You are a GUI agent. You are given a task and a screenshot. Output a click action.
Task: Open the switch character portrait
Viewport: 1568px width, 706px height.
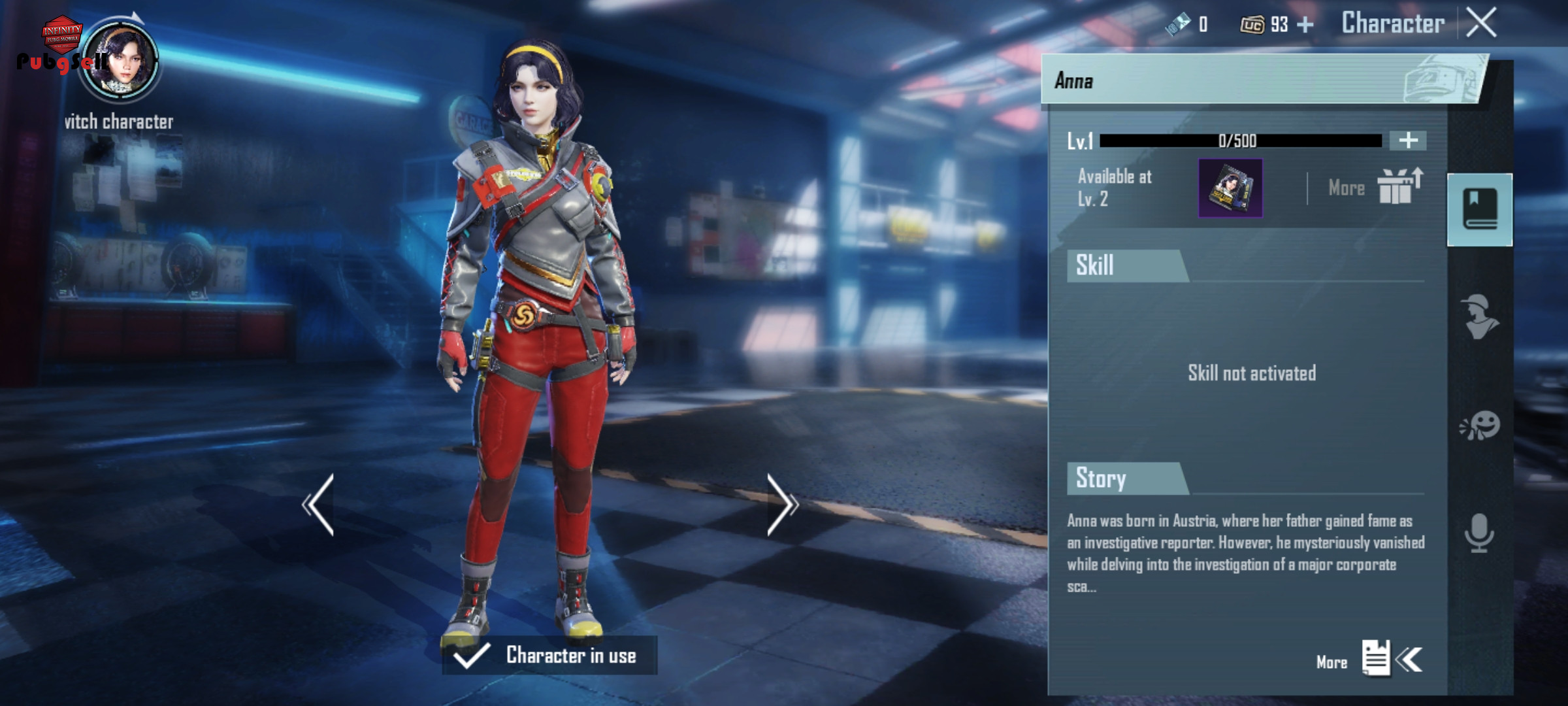pos(120,60)
